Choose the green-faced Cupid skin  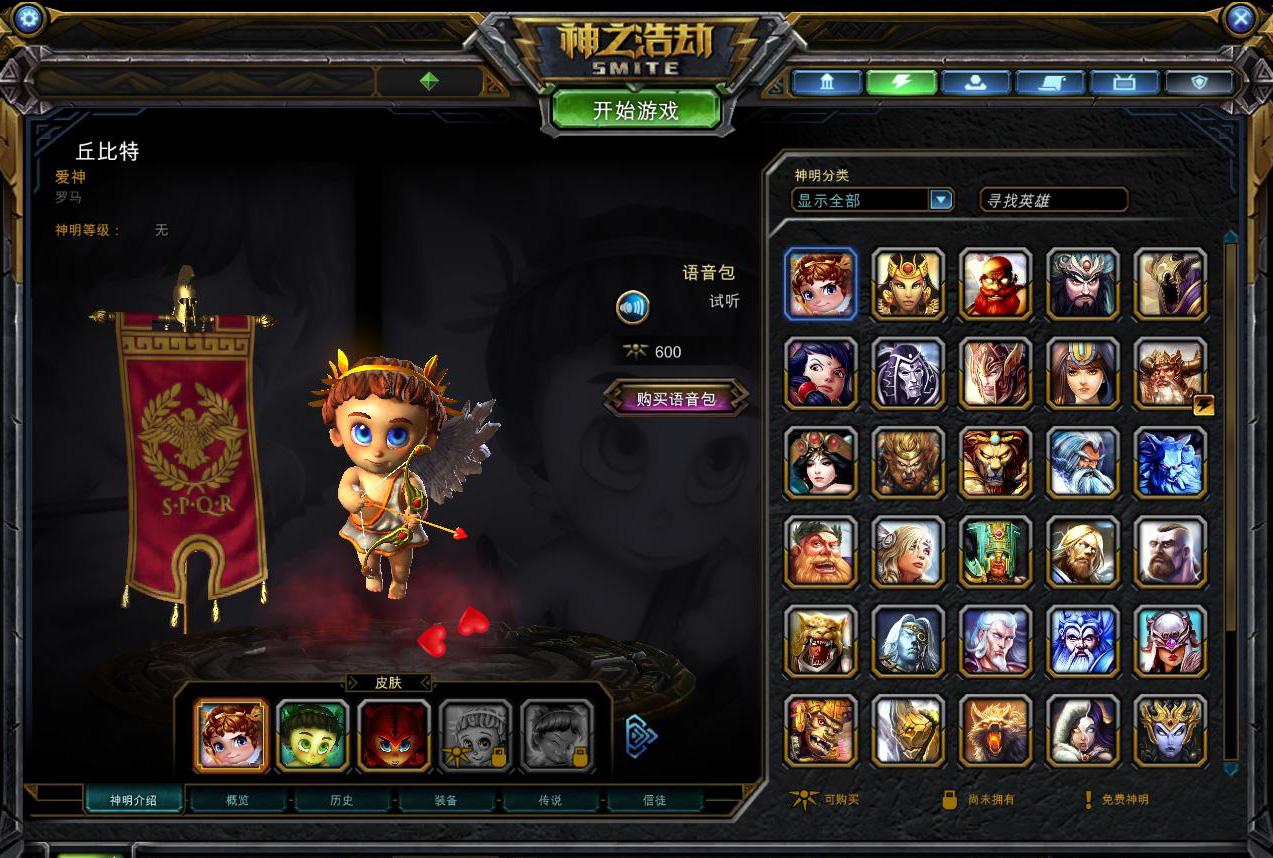(x=313, y=735)
